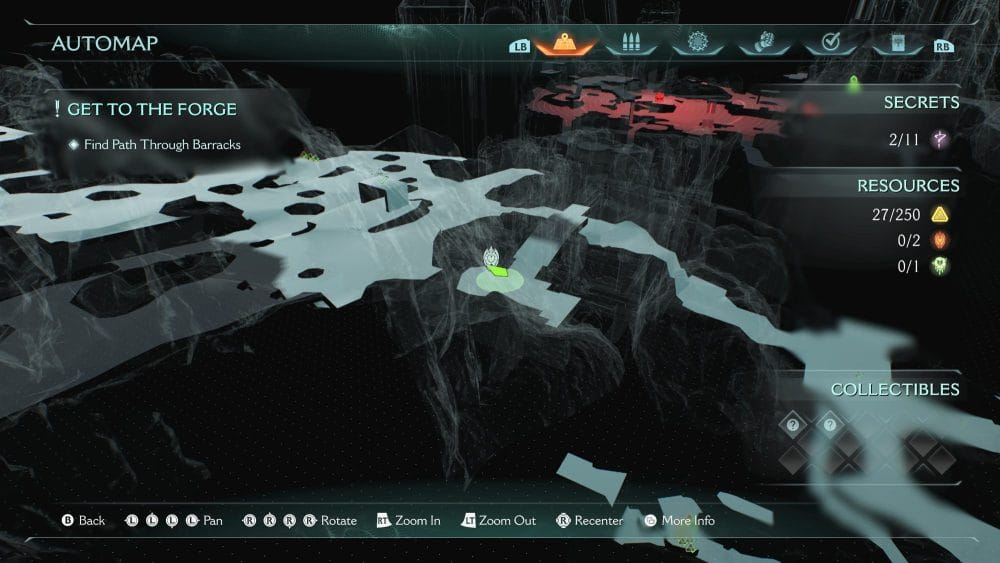Click the green wraithstone resource icon
This screenshot has height=563, width=1000.
pos(940,266)
